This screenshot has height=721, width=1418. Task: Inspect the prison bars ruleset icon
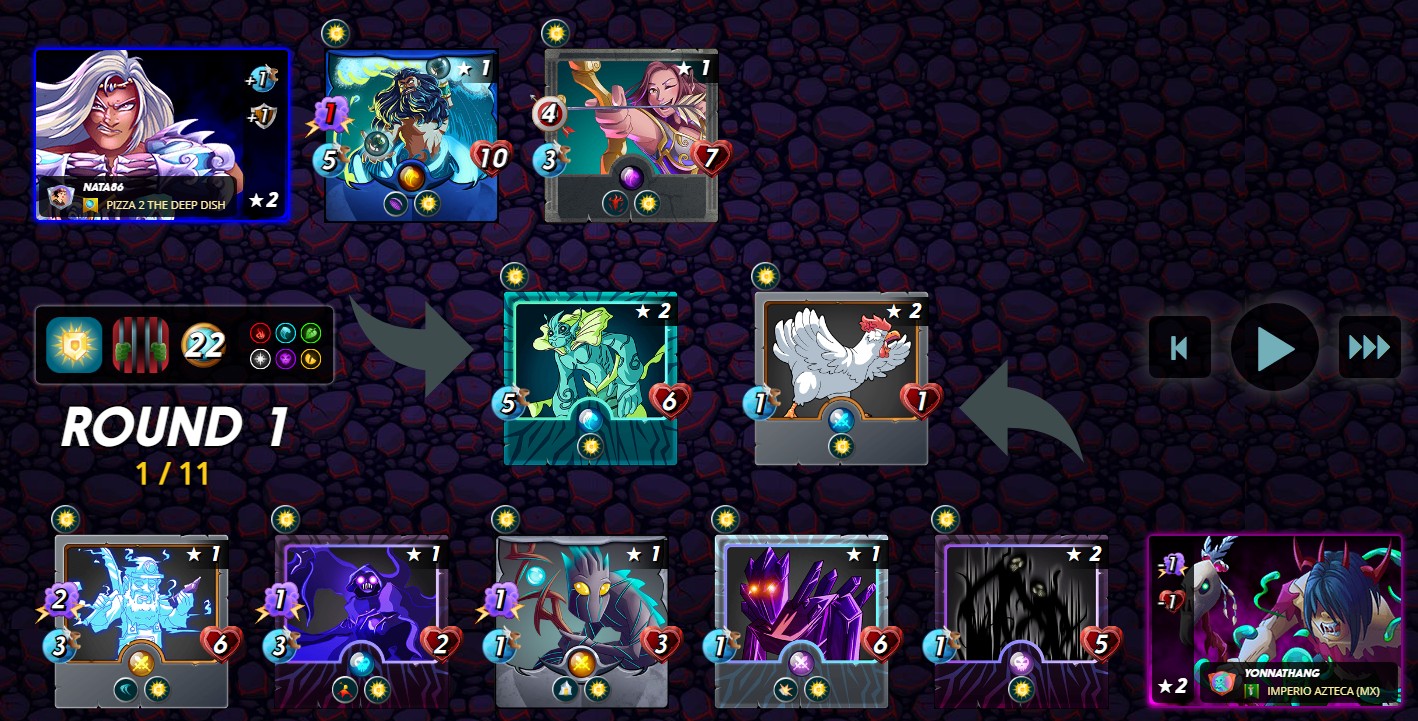[x=139, y=345]
